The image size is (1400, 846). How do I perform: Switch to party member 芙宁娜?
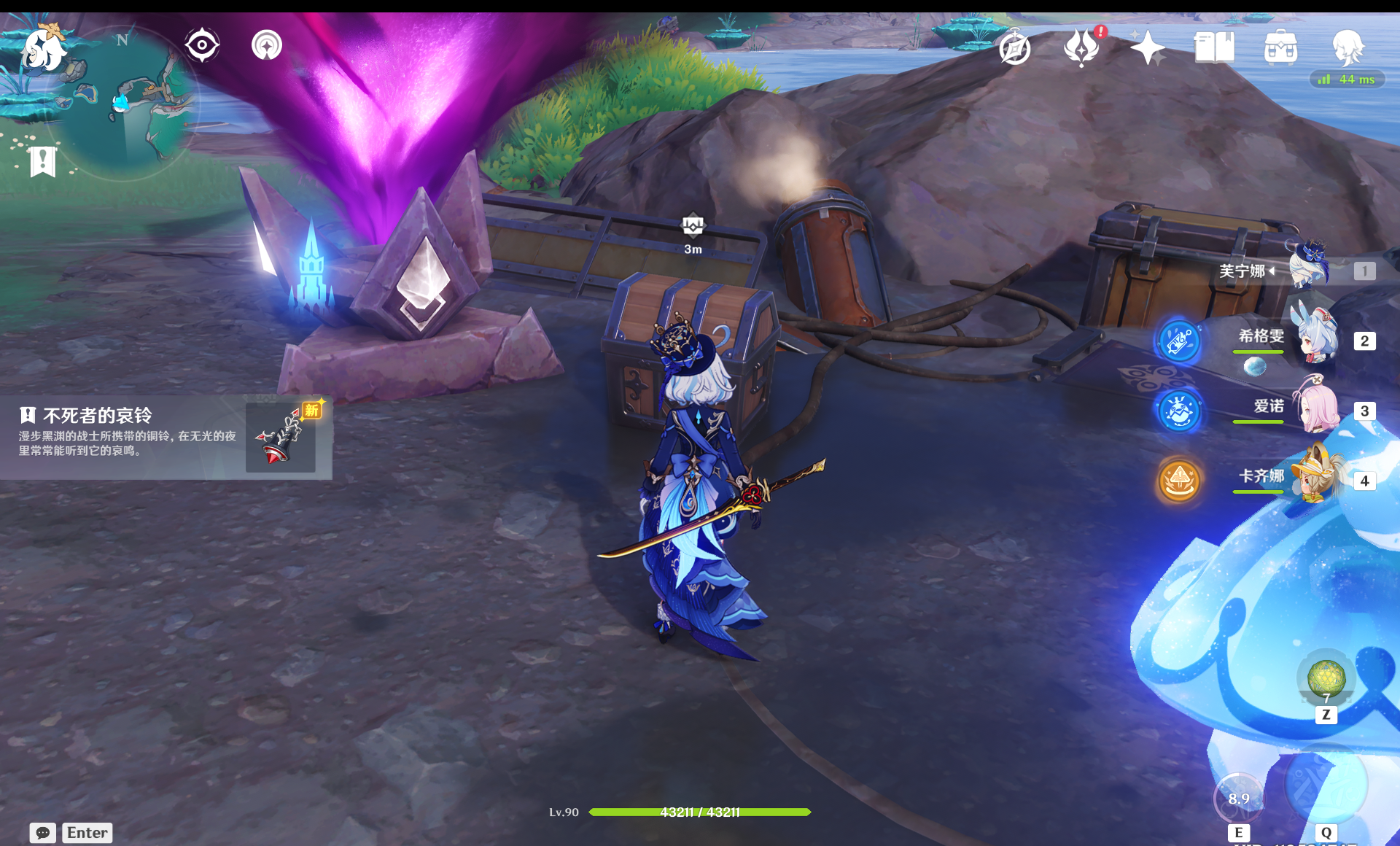click(1305, 271)
